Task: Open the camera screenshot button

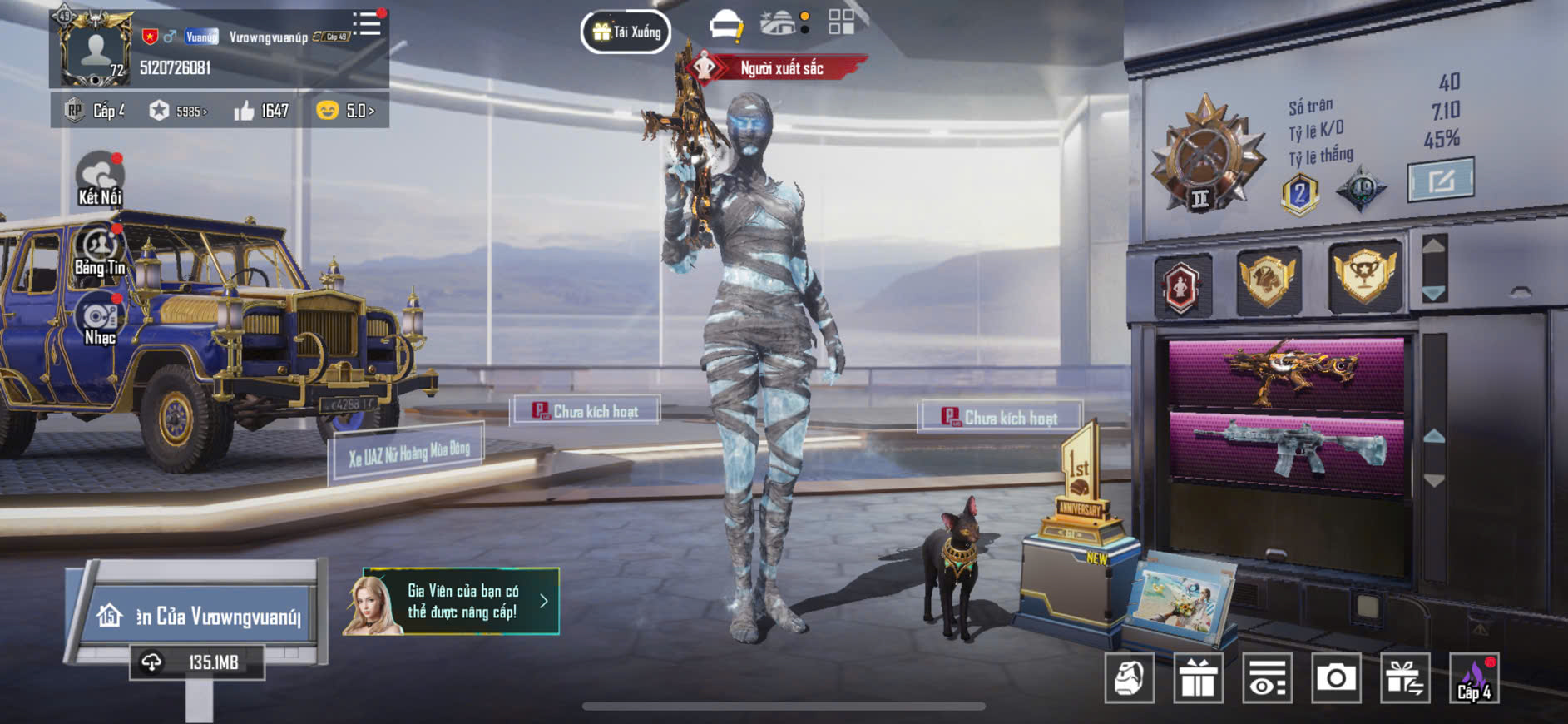Action: coord(1336,678)
